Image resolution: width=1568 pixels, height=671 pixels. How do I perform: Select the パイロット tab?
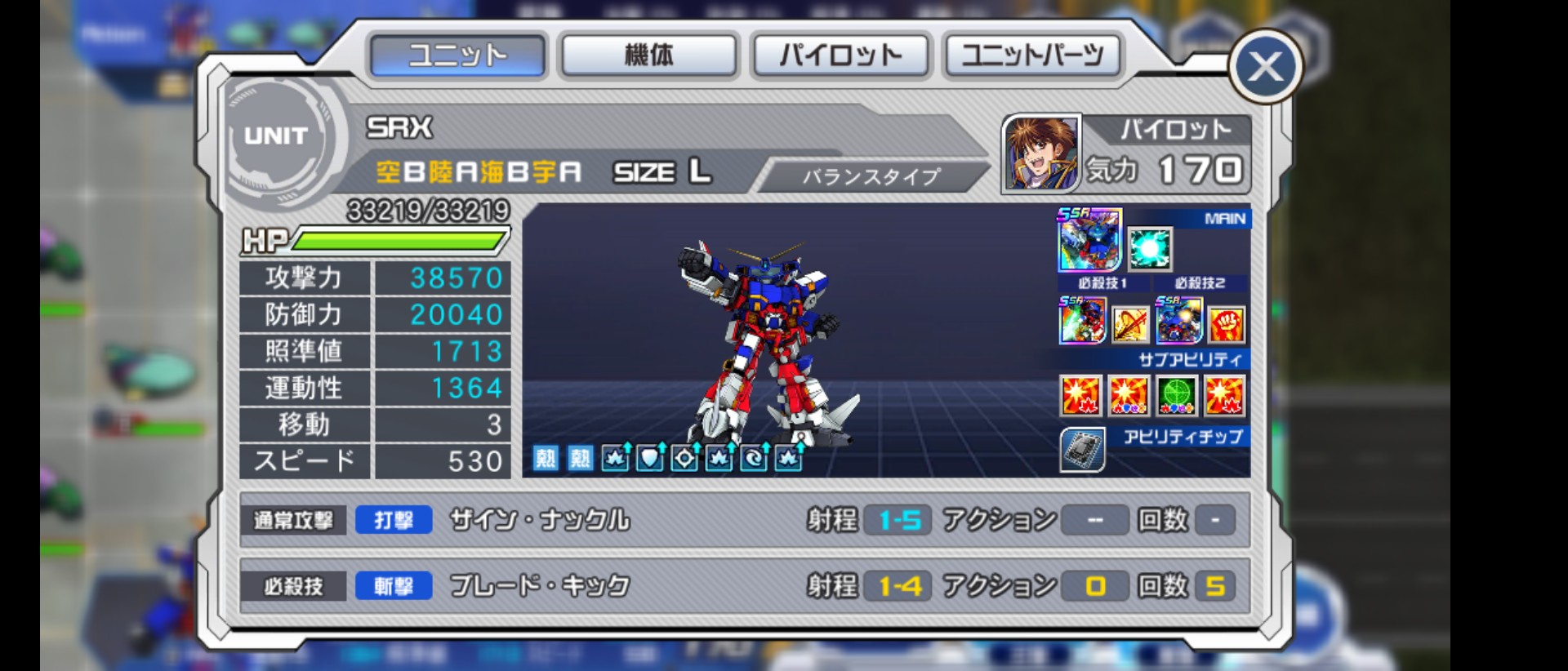(840, 56)
